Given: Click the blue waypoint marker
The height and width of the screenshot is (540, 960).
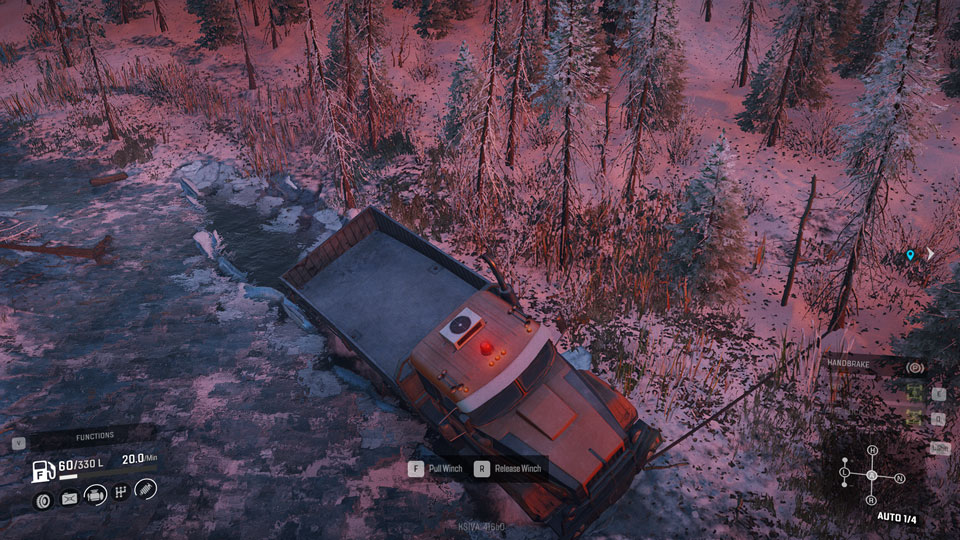Looking at the screenshot, I should (910, 255).
